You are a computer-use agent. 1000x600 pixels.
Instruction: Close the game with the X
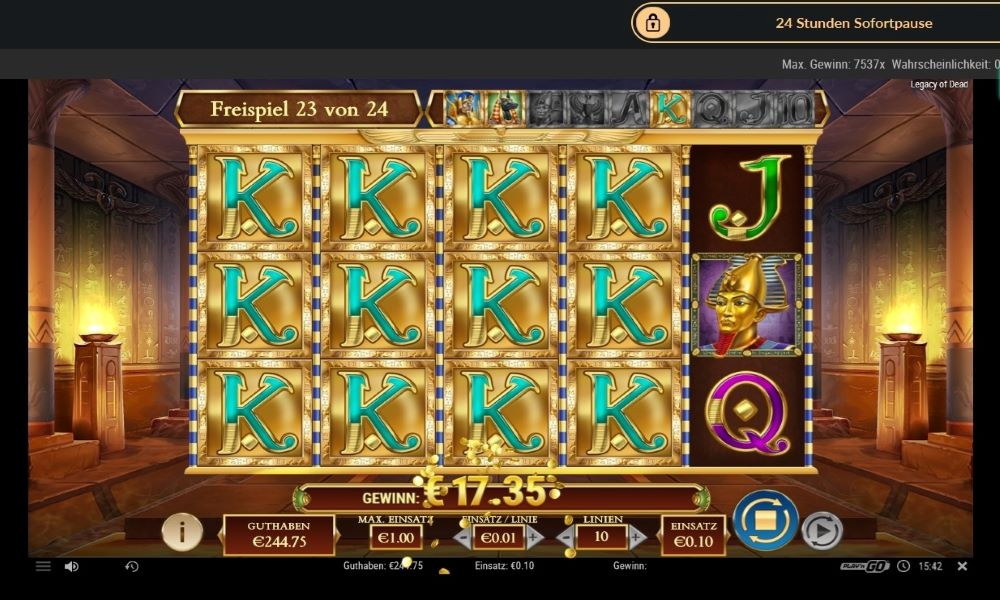click(962, 566)
